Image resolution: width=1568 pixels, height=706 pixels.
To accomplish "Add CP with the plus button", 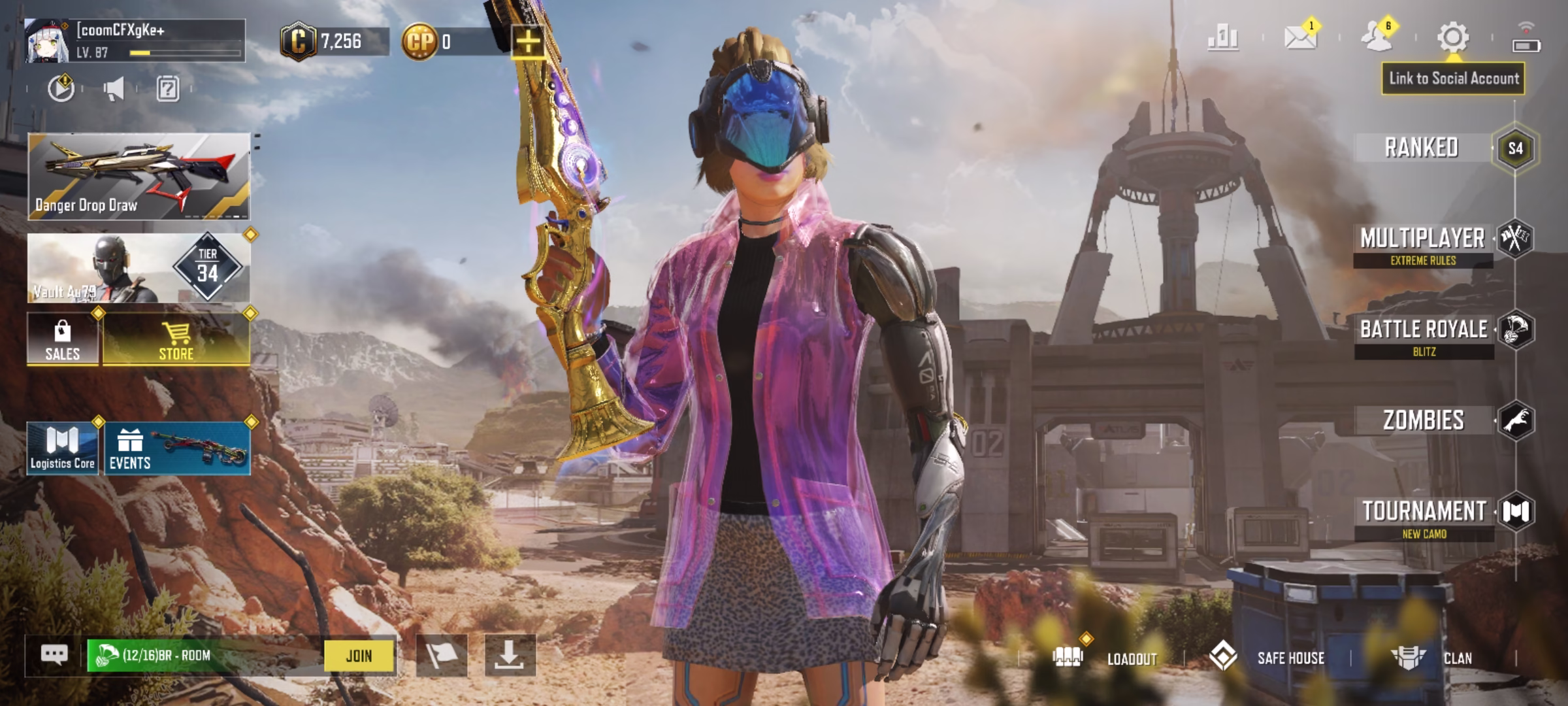I will click(x=528, y=42).
